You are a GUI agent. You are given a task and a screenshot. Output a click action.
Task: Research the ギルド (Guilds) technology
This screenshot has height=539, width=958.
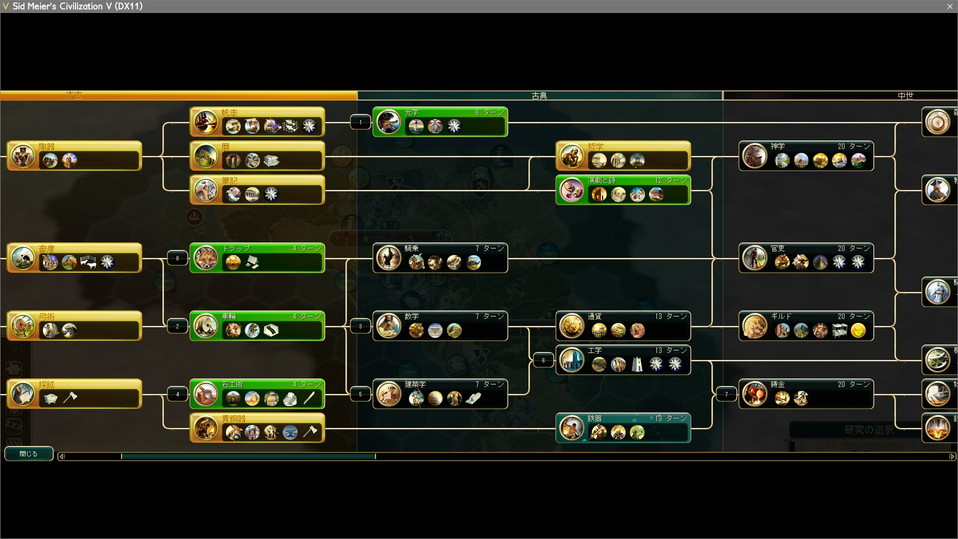(807, 325)
